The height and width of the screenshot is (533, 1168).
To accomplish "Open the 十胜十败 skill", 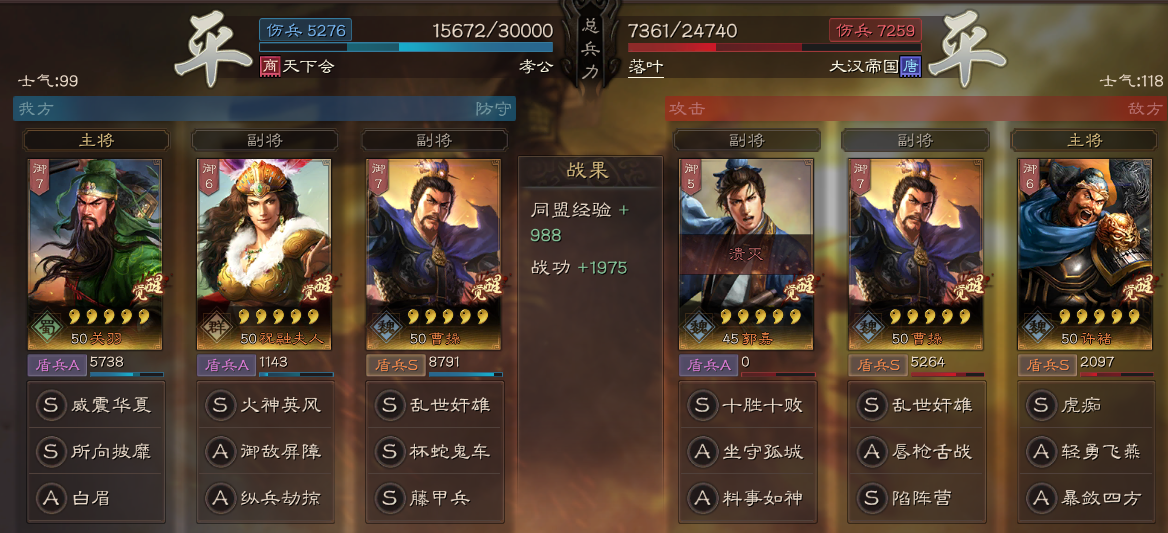I will tap(746, 405).
